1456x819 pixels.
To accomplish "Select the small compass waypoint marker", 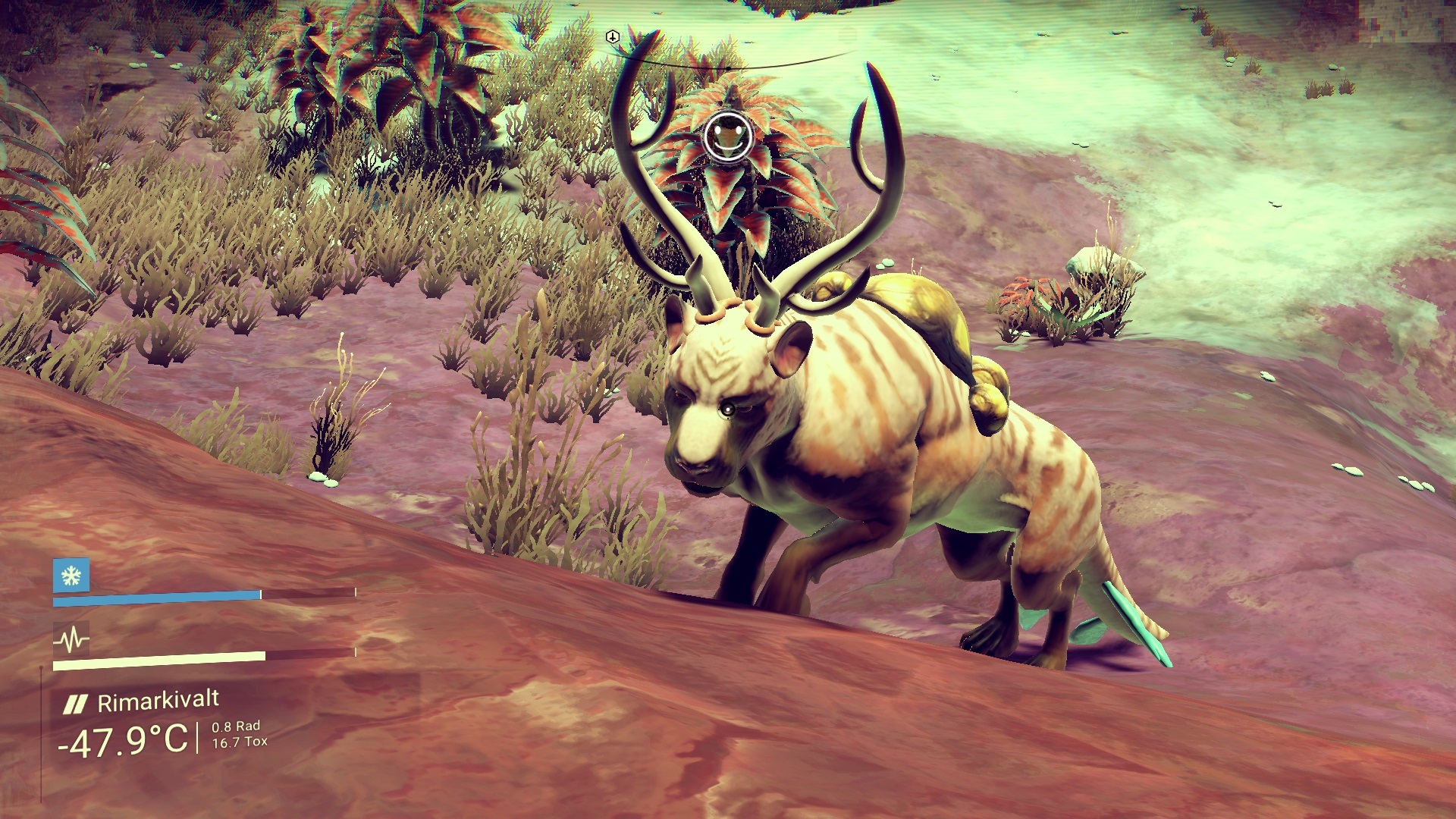I will point(613,37).
